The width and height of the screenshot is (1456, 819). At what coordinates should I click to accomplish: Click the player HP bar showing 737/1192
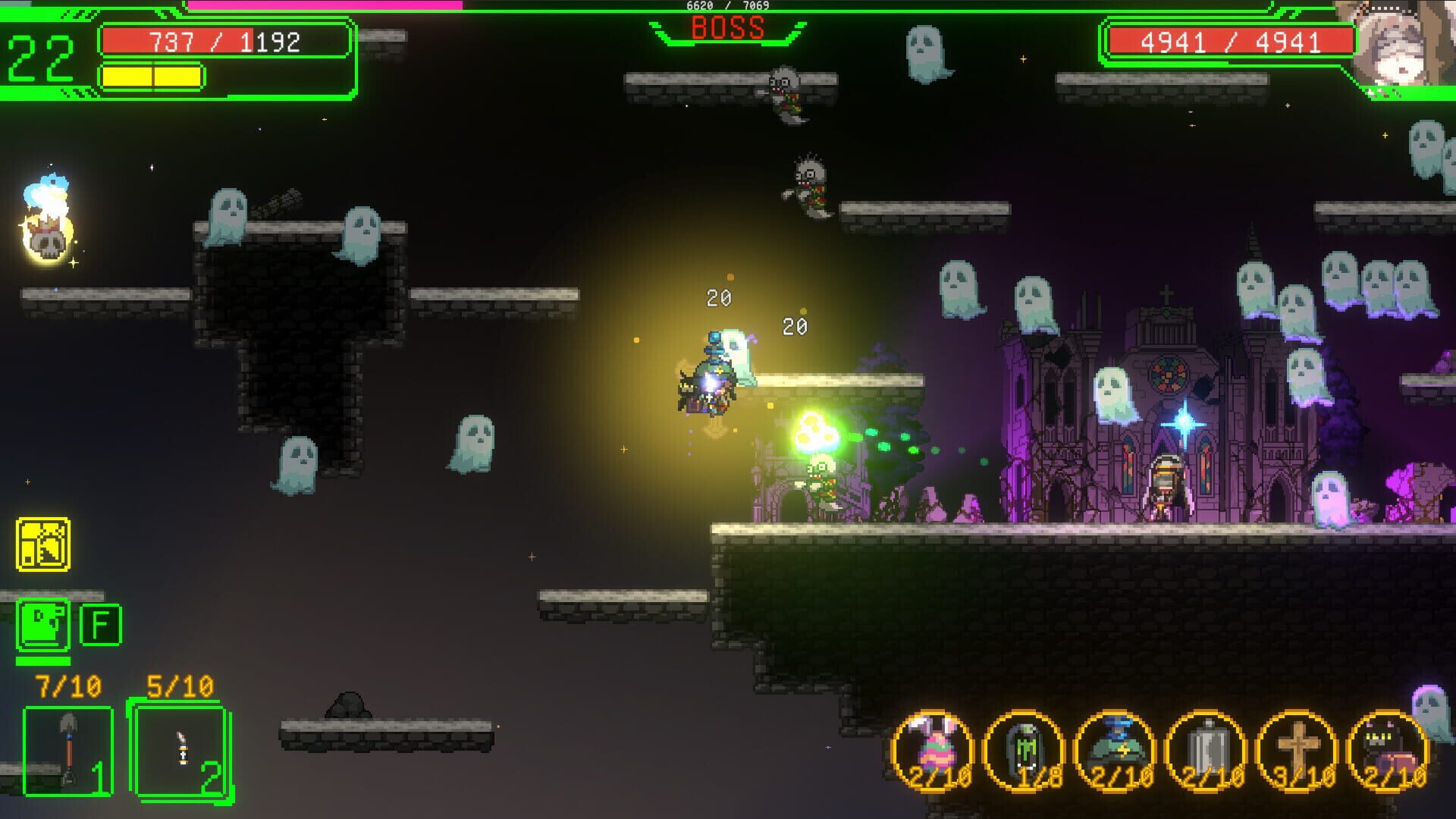point(227,42)
